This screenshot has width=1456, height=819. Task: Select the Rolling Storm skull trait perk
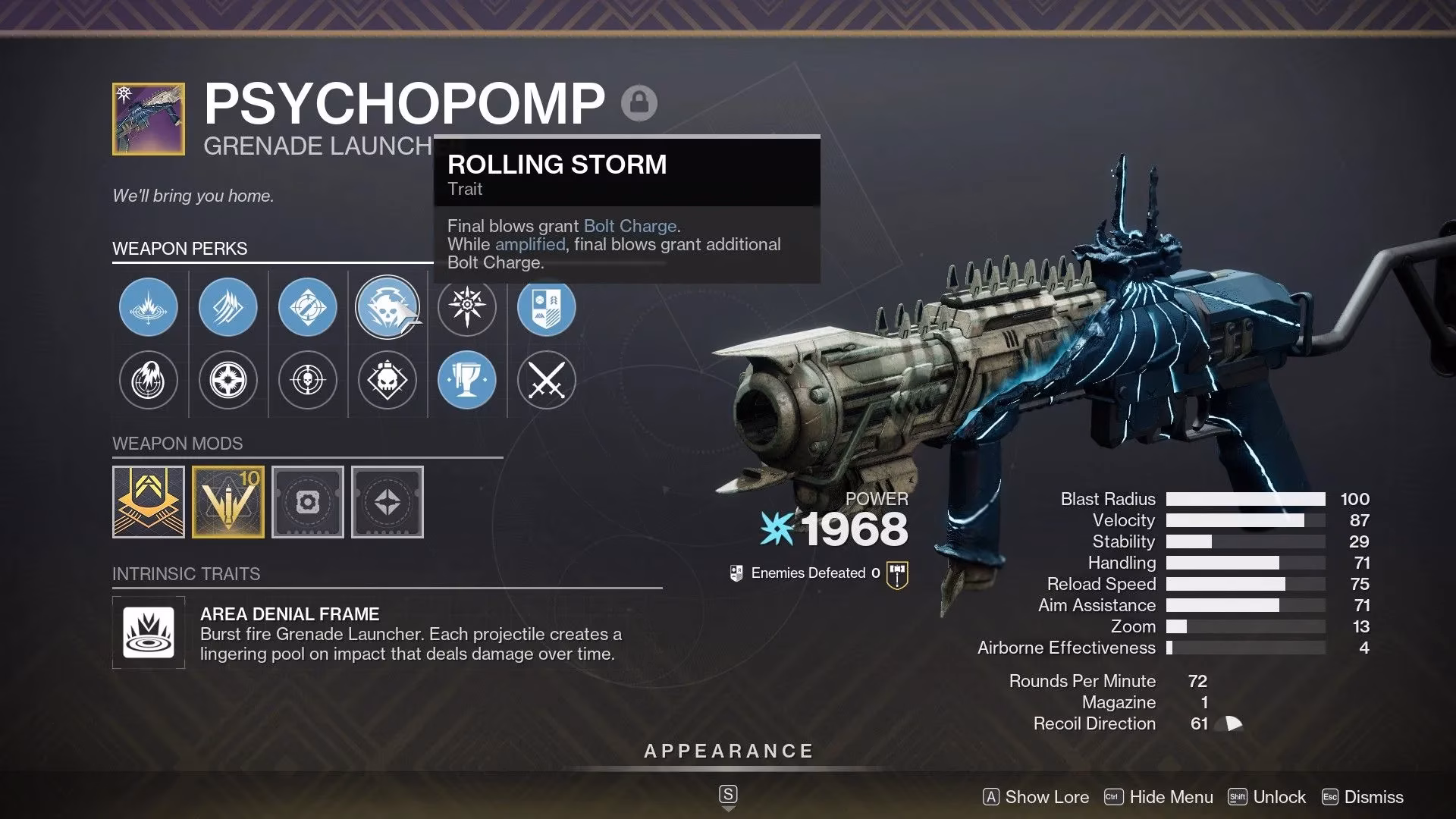[387, 307]
